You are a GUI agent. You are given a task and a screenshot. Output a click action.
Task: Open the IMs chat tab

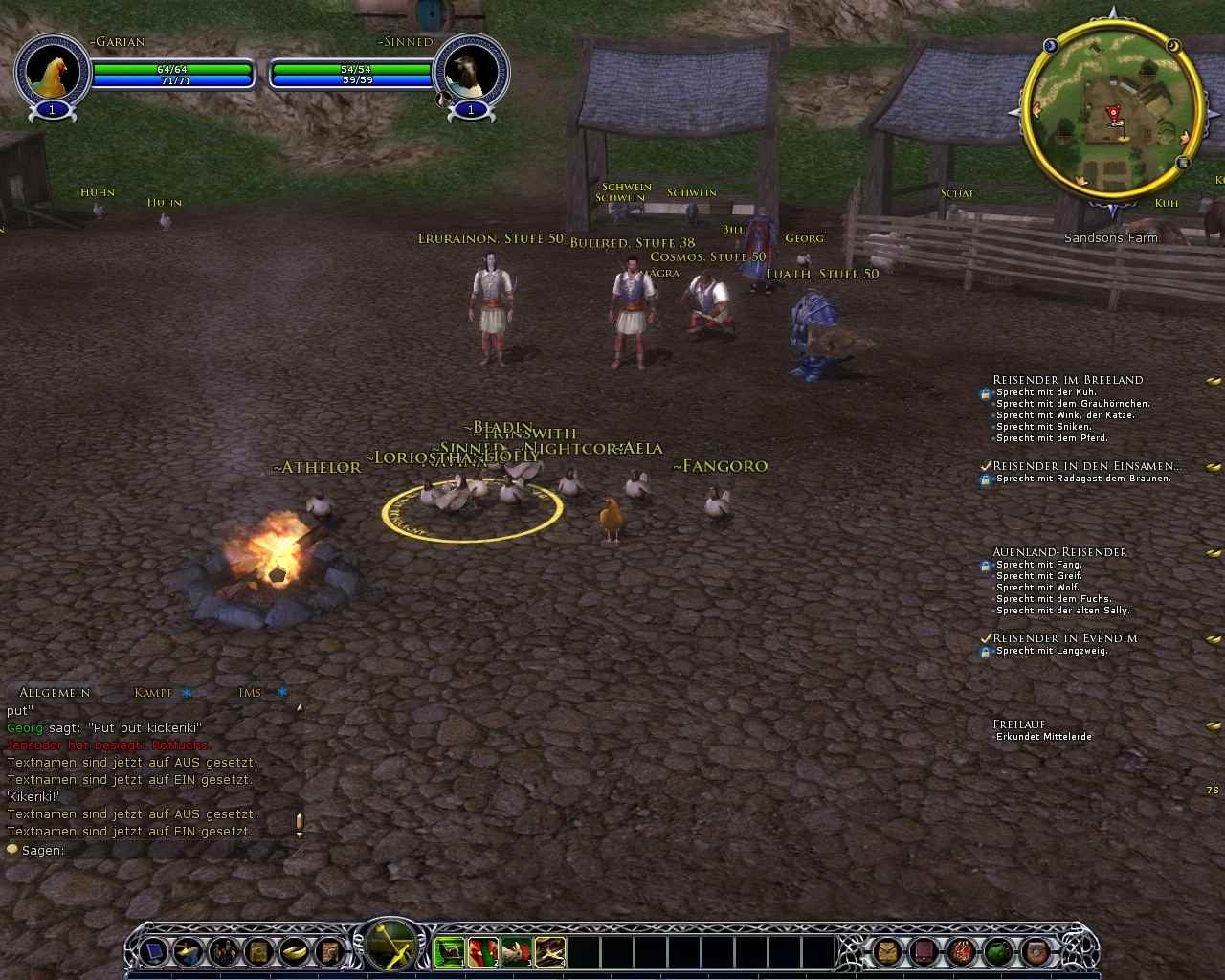click(x=250, y=693)
